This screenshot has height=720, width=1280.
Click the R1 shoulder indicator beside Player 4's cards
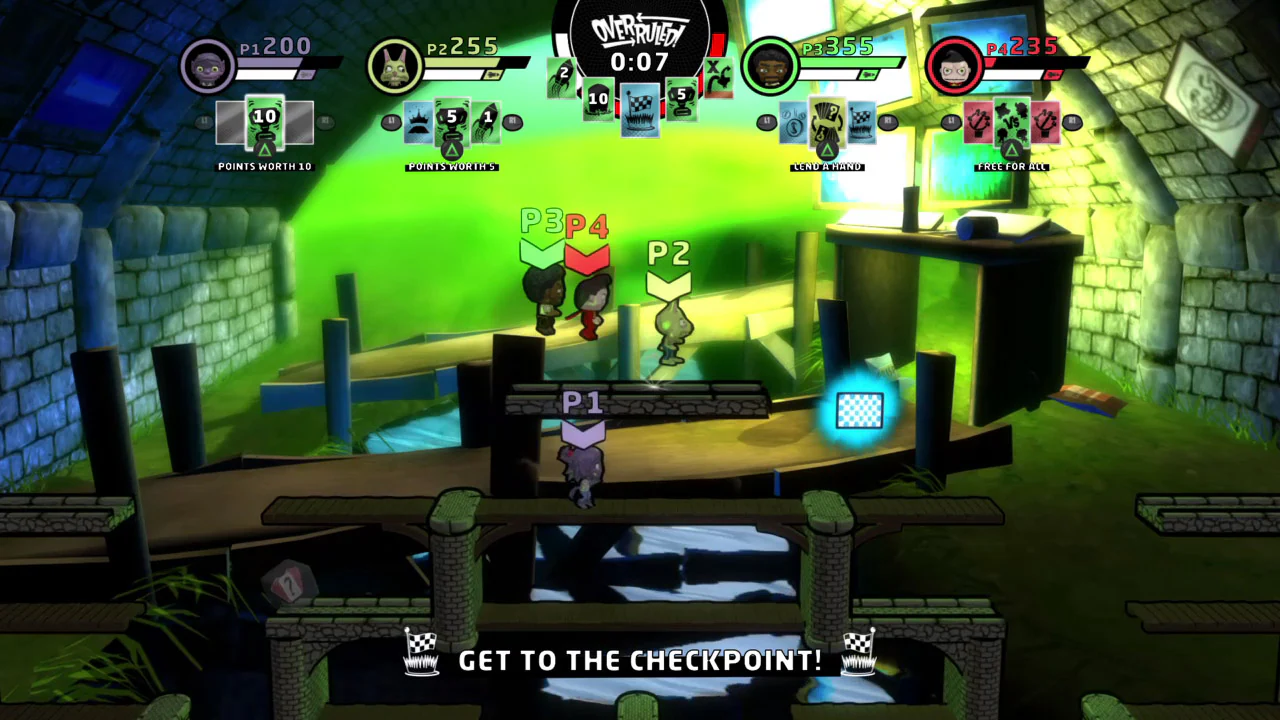click(x=1071, y=121)
